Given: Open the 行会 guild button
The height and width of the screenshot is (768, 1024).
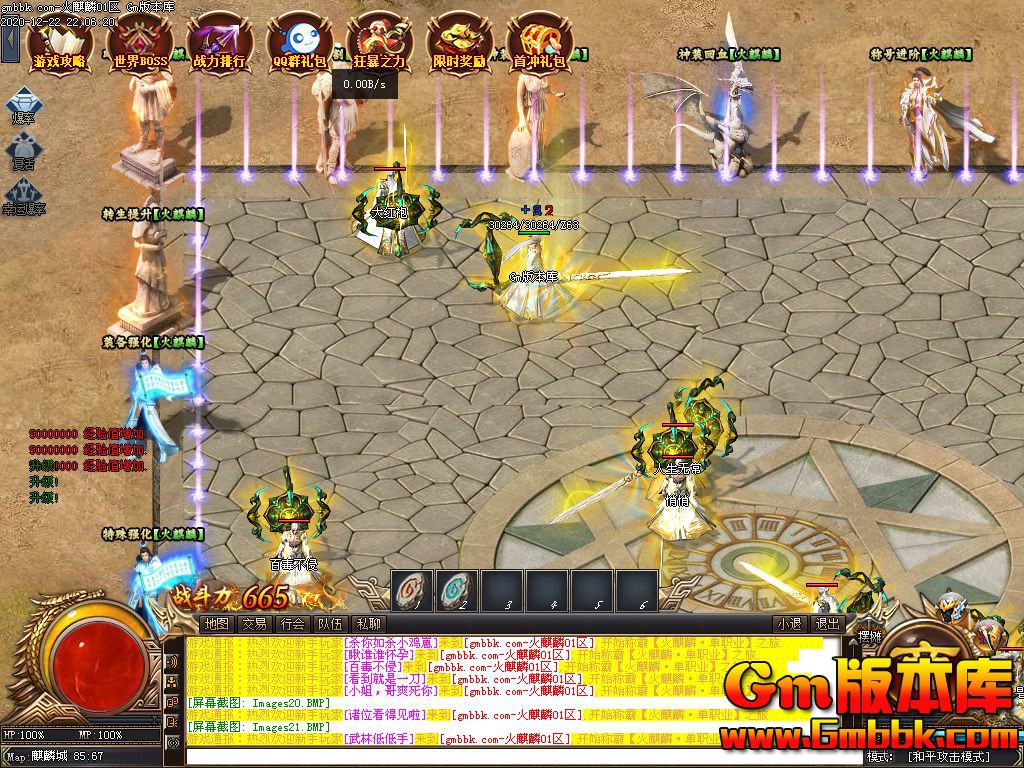Looking at the screenshot, I should click(x=293, y=624).
